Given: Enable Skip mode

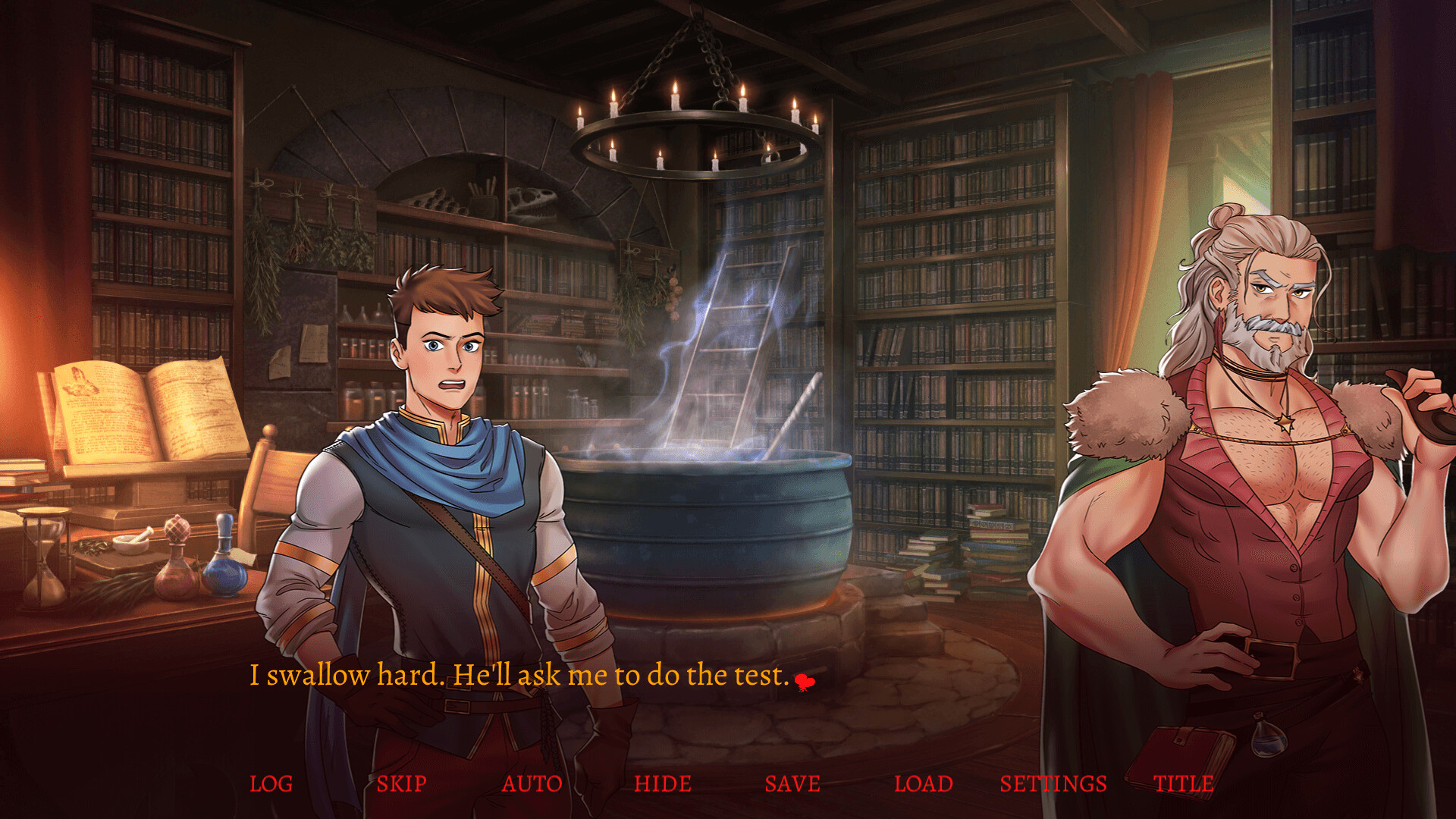Looking at the screenshot, I should (x=401, y=784).
